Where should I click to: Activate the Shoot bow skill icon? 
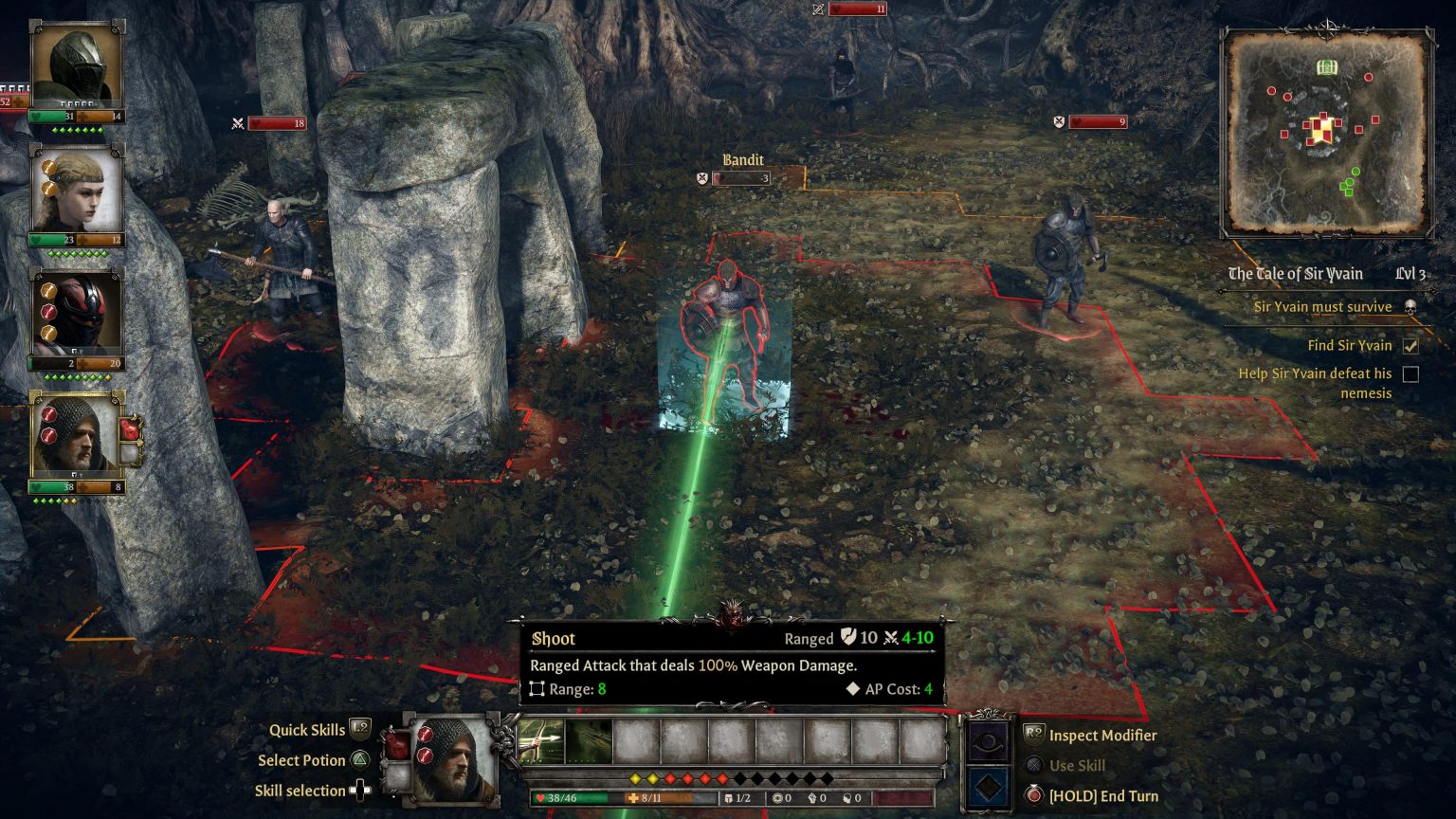click(541, 740)
